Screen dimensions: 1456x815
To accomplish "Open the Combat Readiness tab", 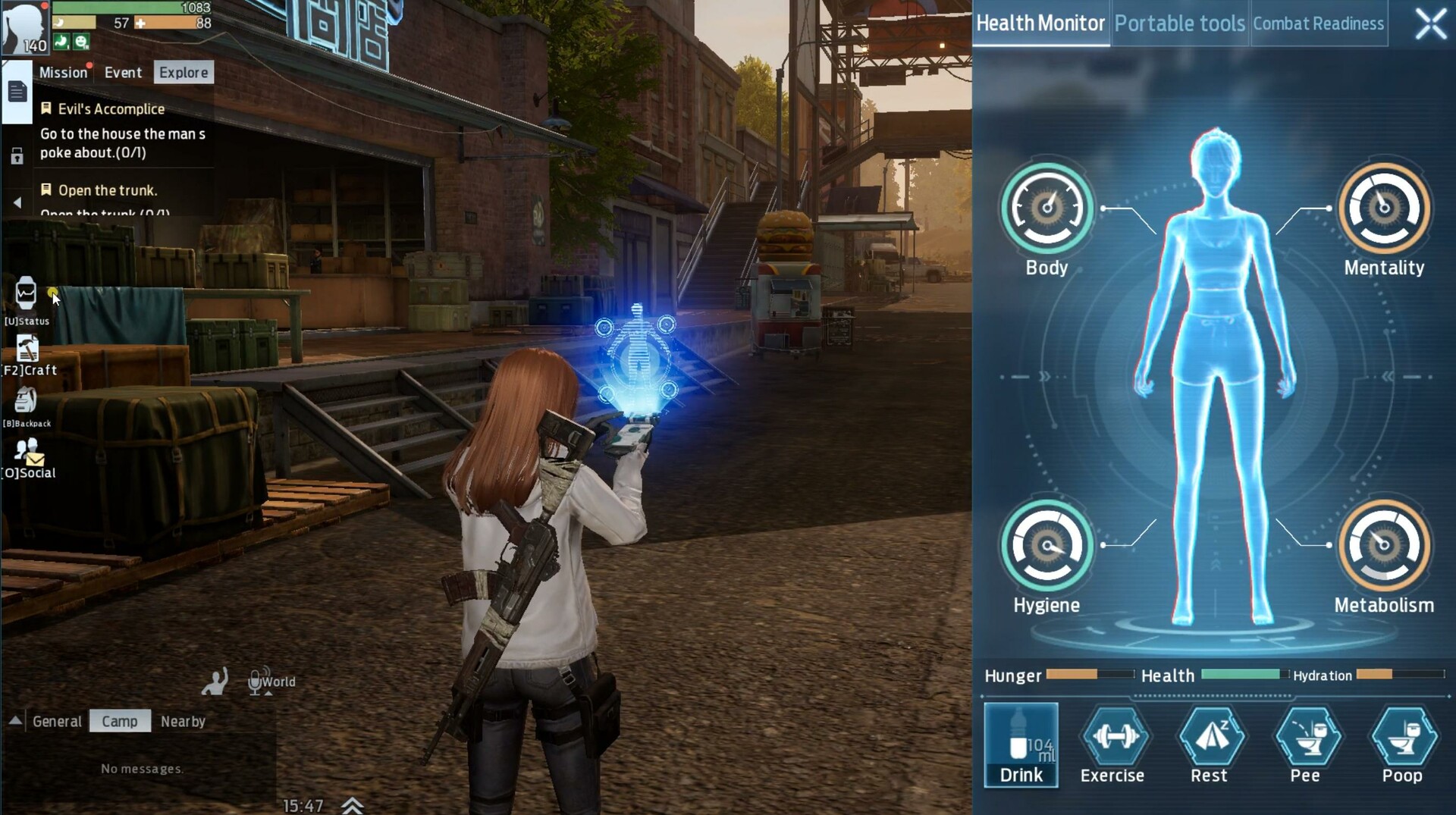I will [1318, 24].
